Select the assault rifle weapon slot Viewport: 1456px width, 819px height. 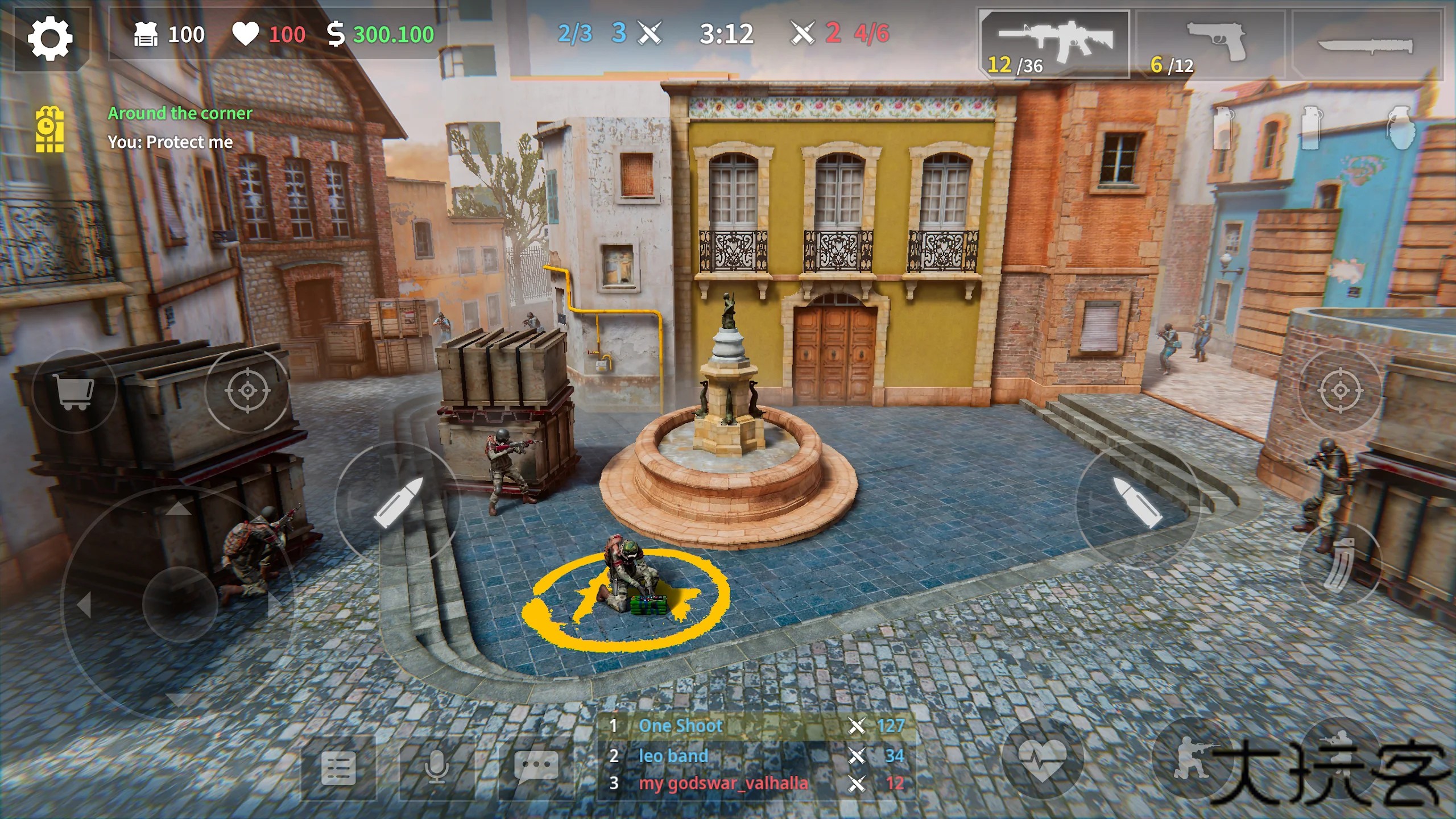[x=1055, y=44]
